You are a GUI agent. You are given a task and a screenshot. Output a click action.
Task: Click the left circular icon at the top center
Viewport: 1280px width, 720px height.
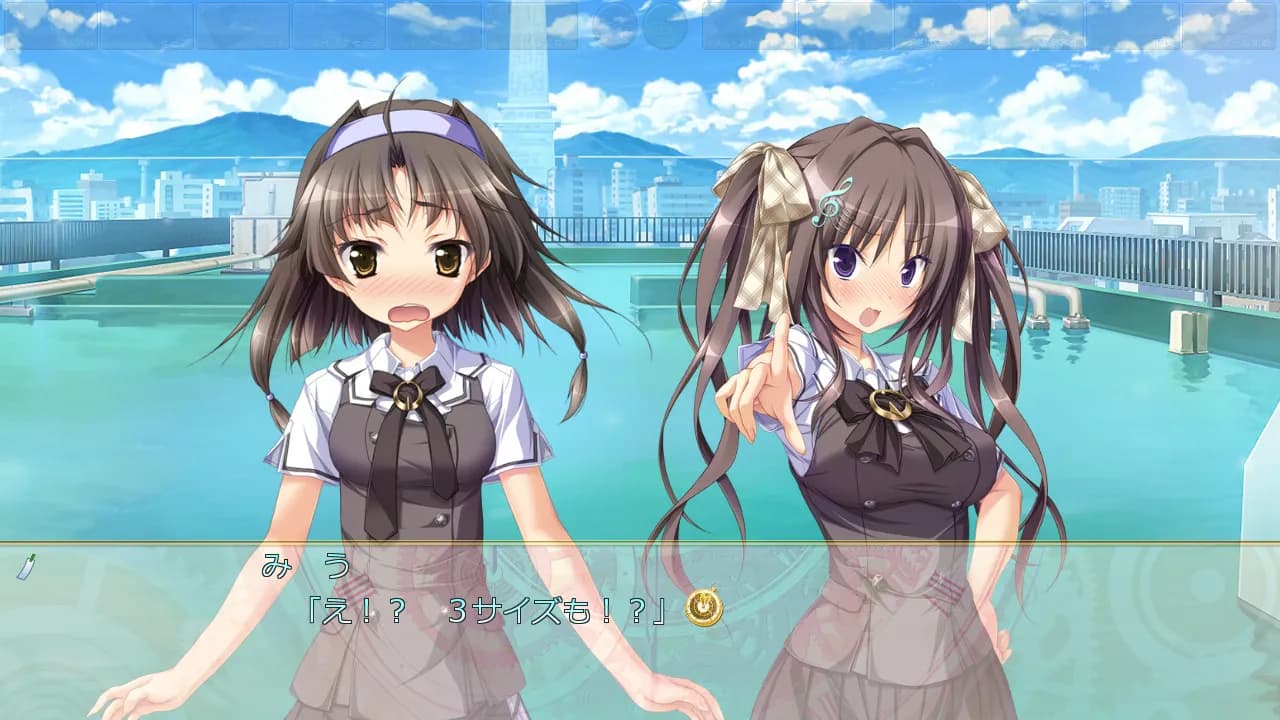point(612,27)
